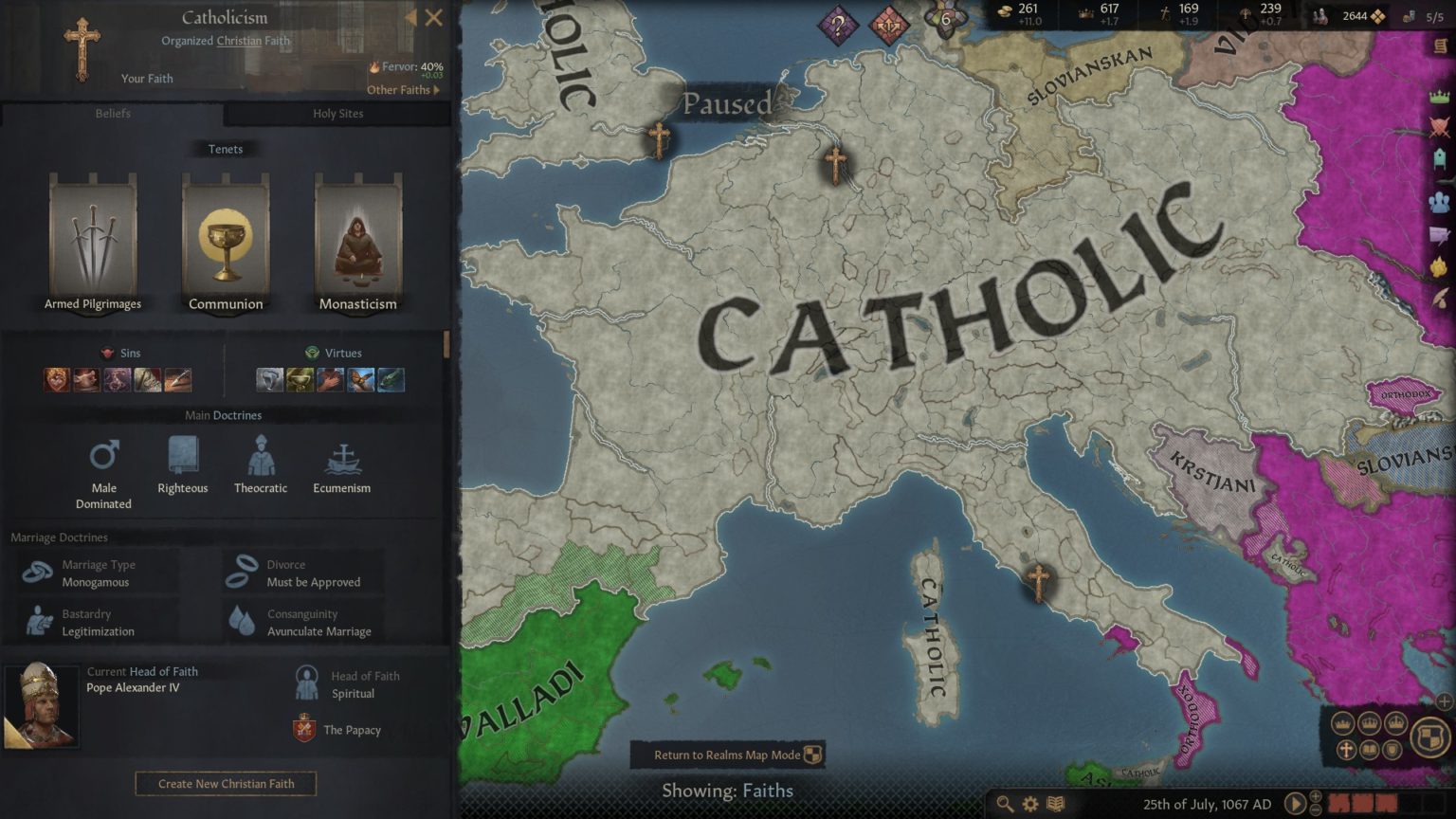Select the Kingdoms crown map mode icon
This screenshot has width=1456, height=819.
pyautogui.click(x=1369, y=722)
